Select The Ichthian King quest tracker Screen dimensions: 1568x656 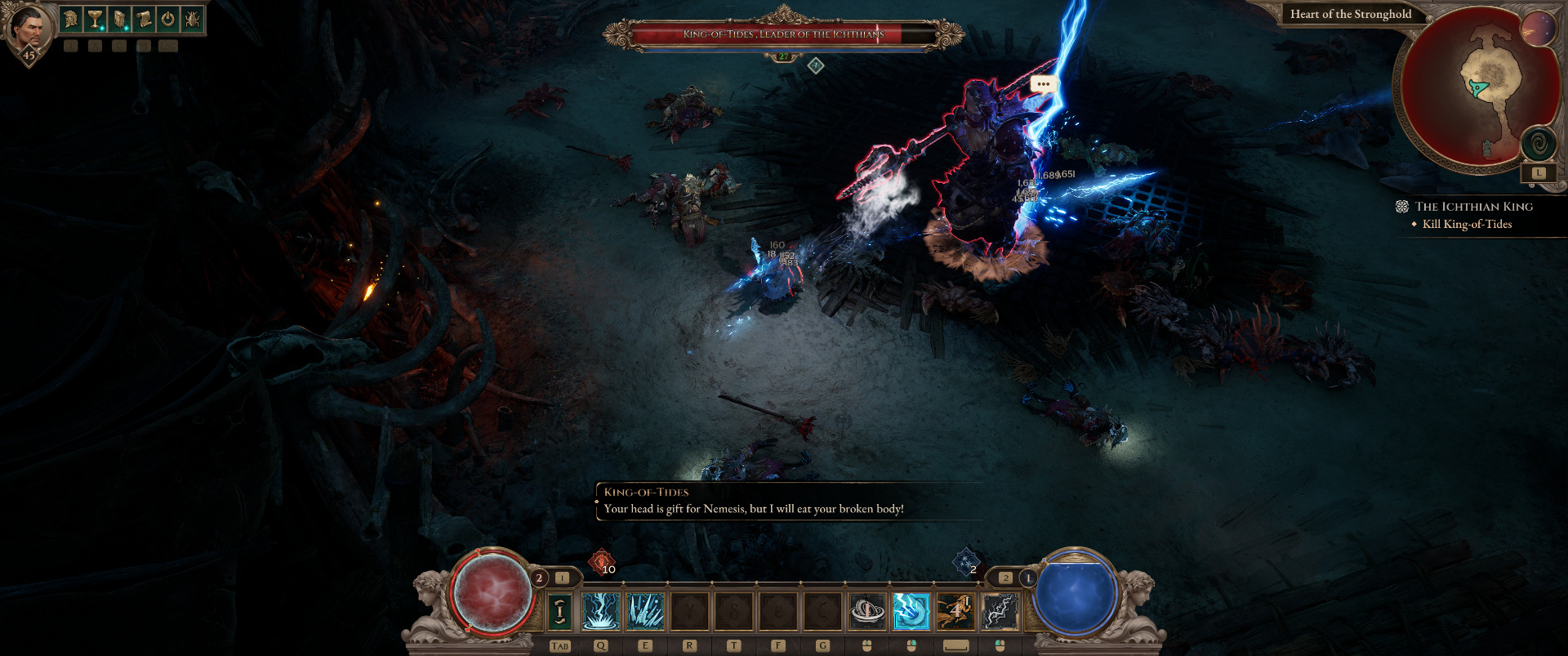(x=1473, y=207)
